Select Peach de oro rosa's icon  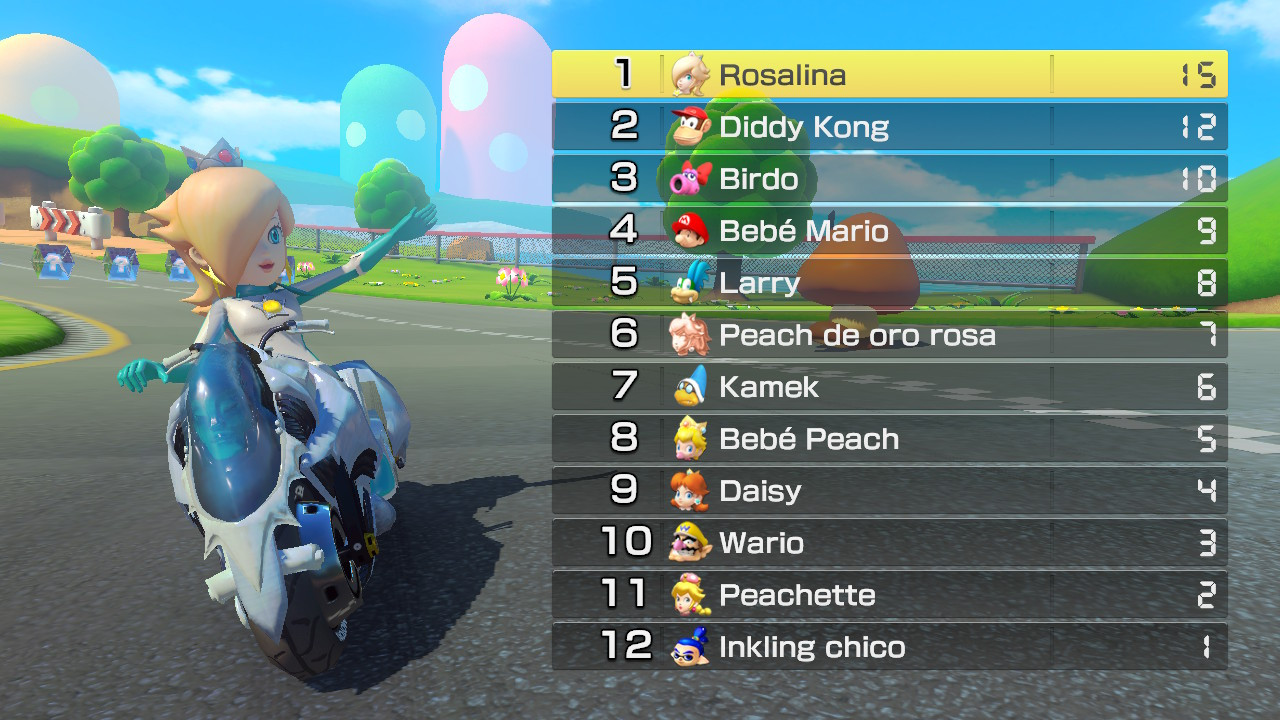[x=686, y=335]
